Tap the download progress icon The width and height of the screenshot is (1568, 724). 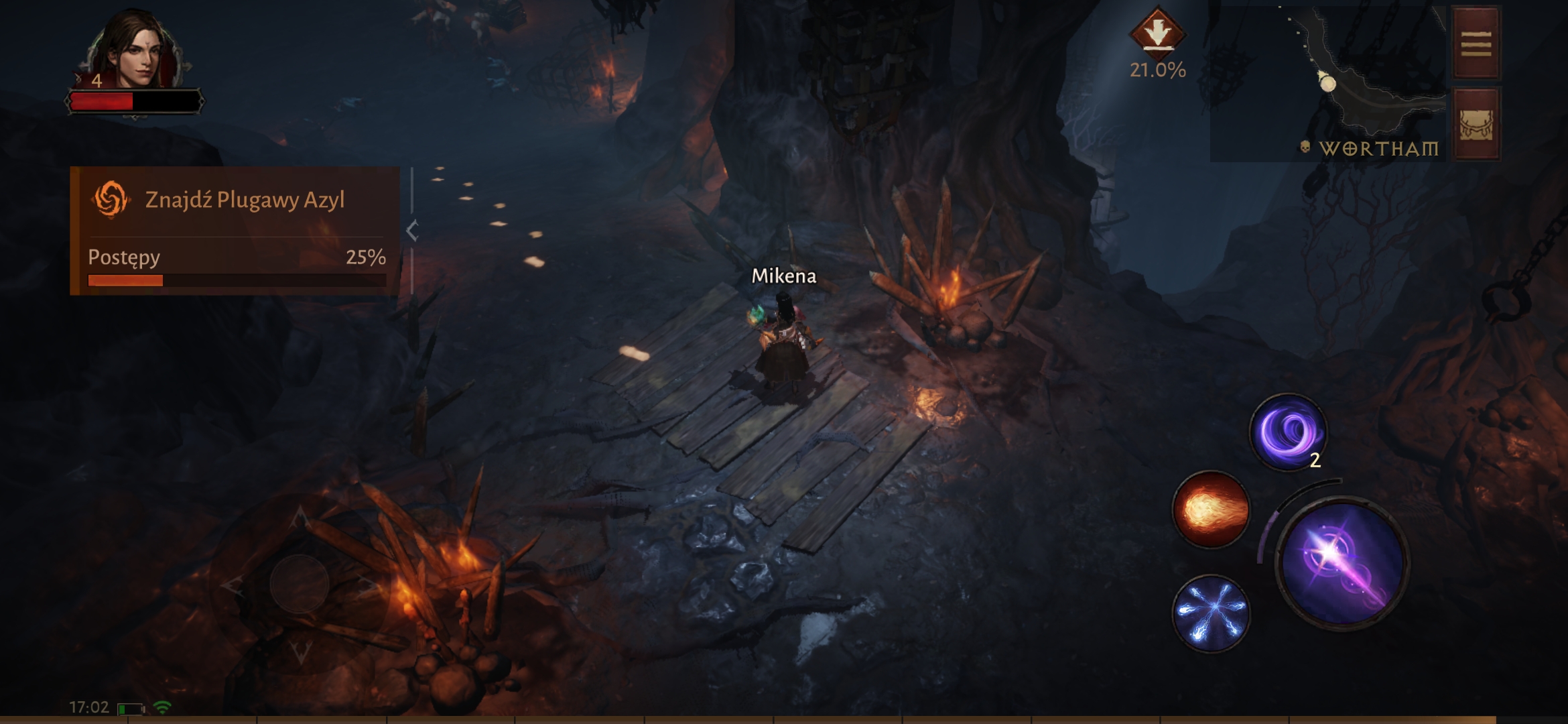[x=1157, y=33]
